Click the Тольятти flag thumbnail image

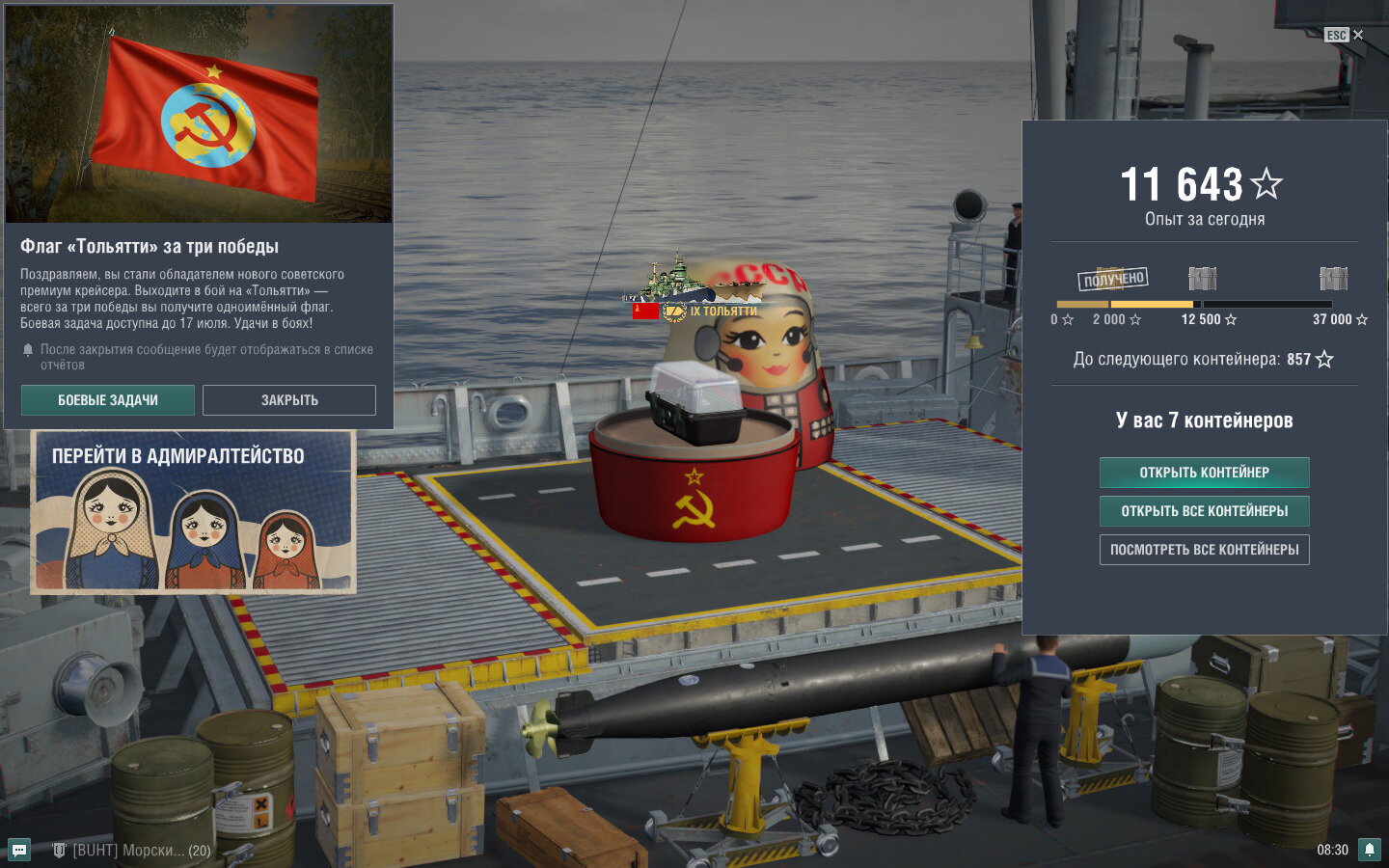pyautogui.click(x=199, y=114)
